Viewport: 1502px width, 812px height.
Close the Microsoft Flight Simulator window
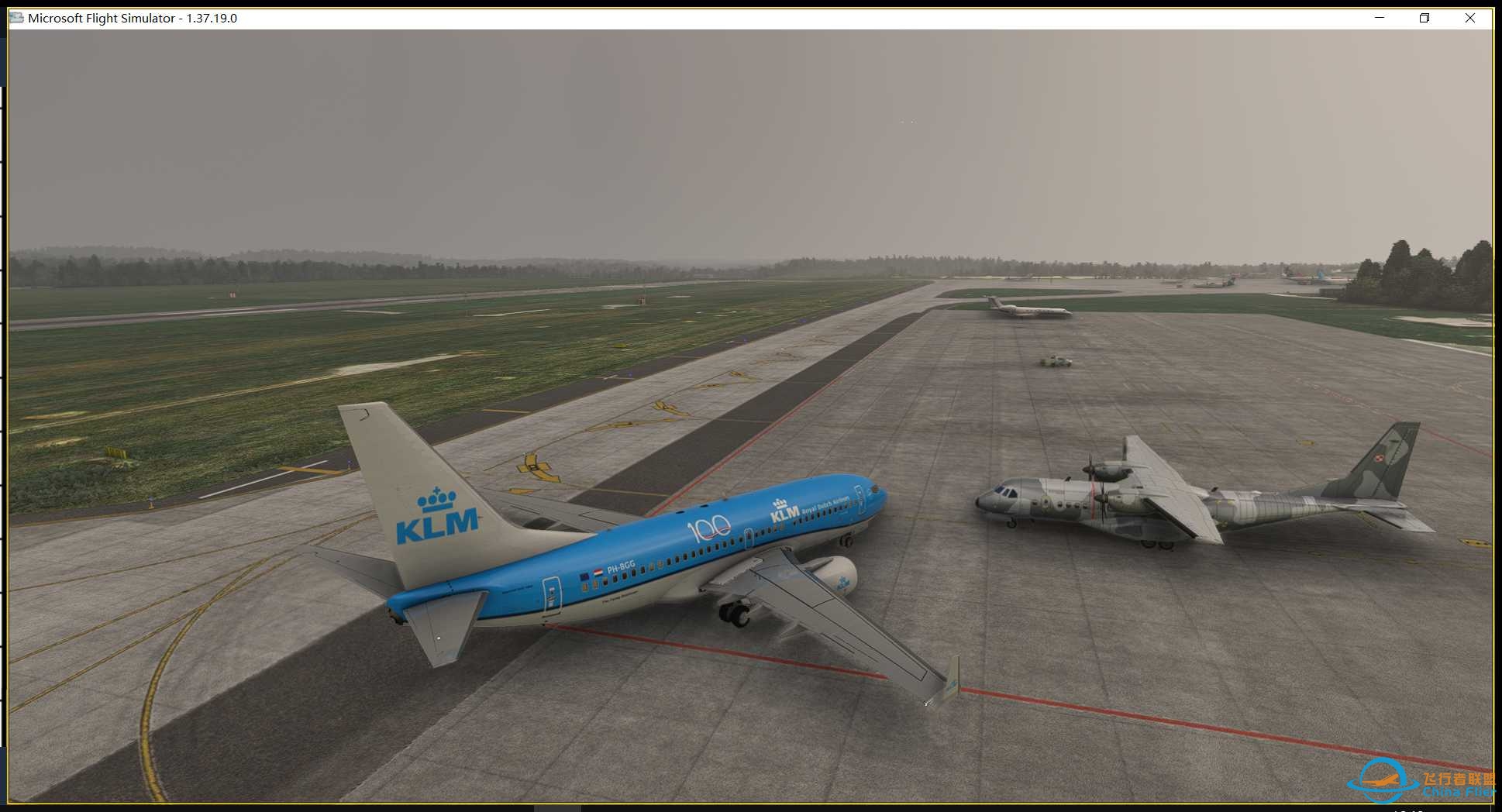pyautogui.click(x=1470, y=17)
